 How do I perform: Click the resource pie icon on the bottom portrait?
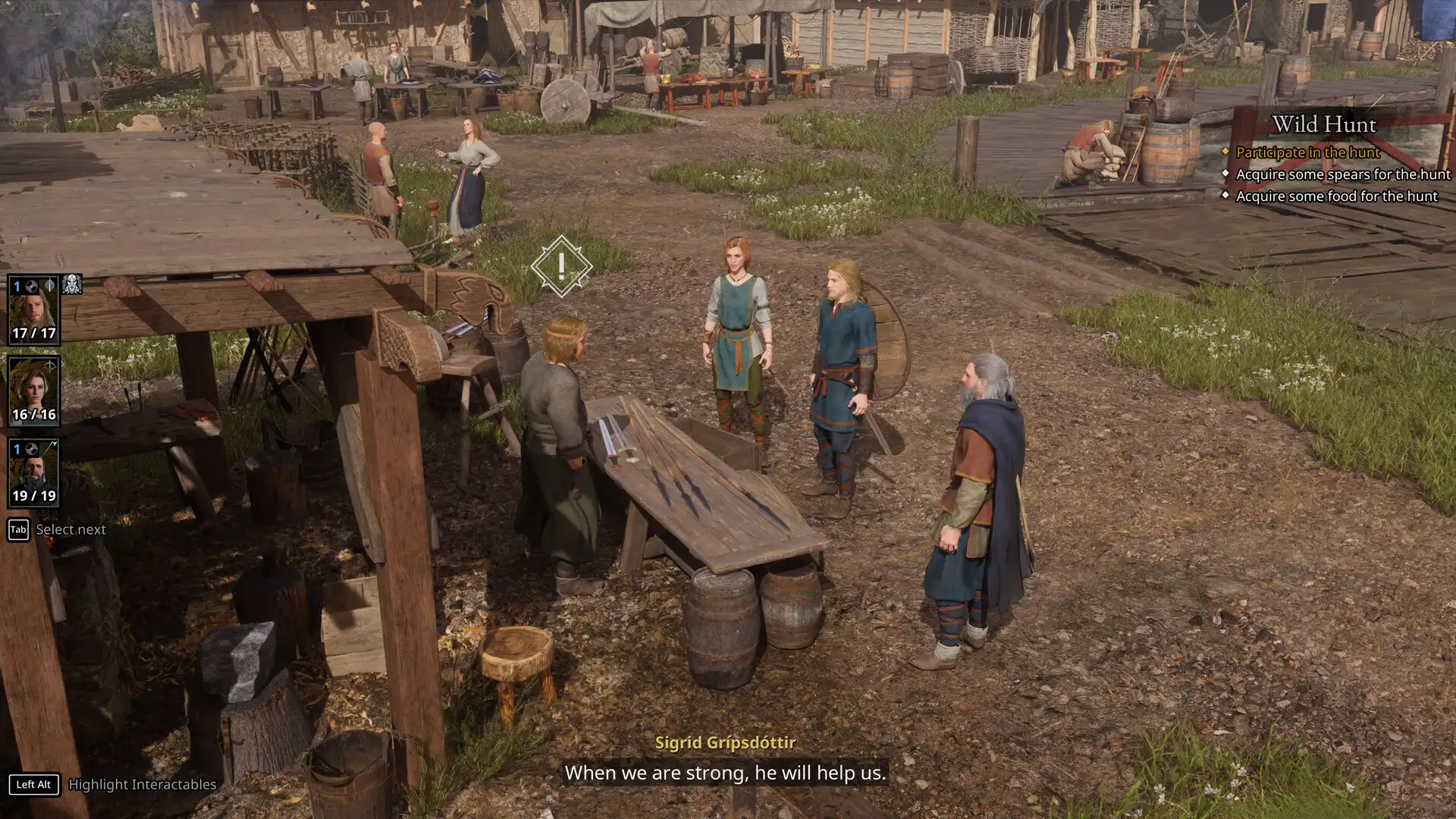tap(32, 450)
